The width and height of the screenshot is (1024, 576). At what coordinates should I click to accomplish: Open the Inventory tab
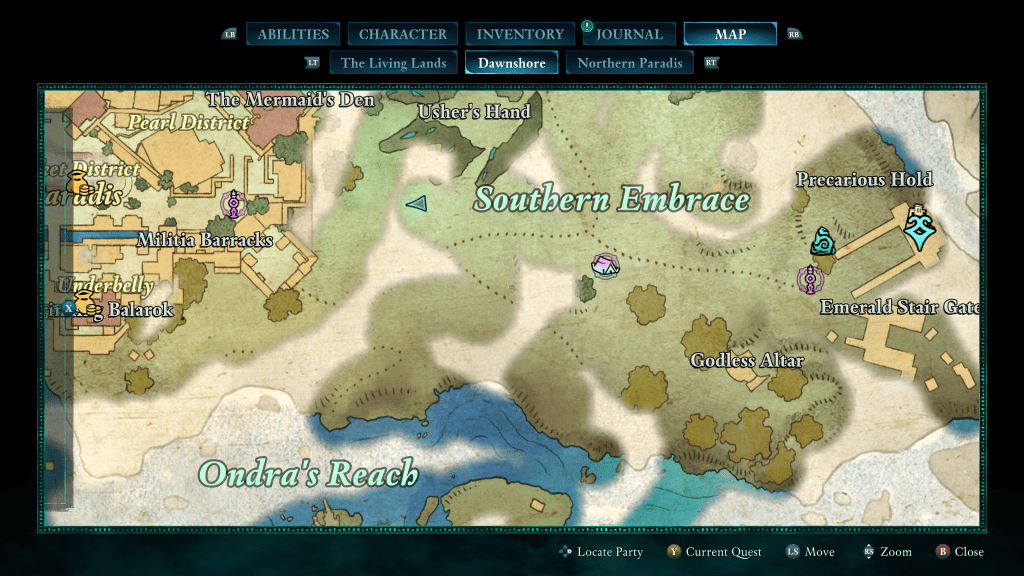pos(520,34)
